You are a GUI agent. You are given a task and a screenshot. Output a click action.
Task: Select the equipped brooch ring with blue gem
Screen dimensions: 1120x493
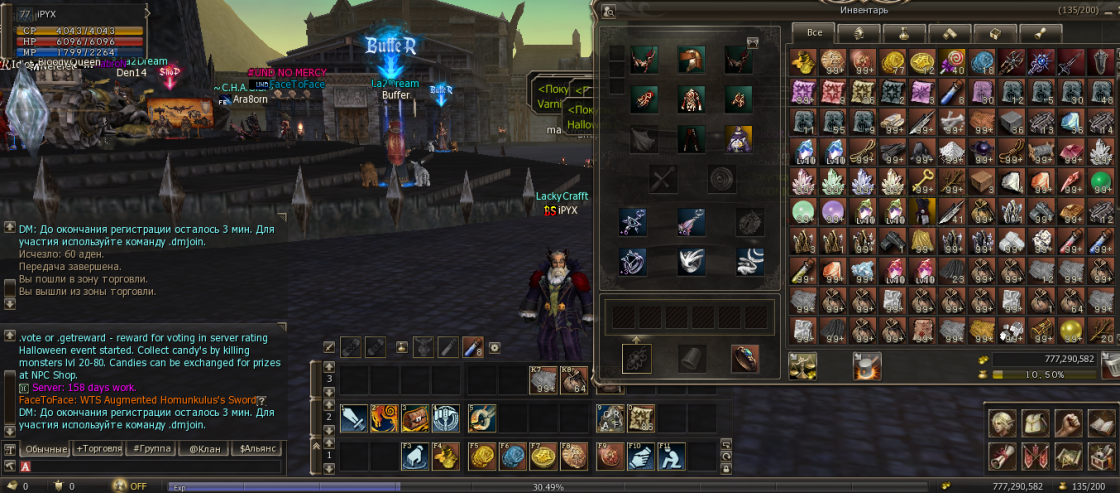(744, 358)
